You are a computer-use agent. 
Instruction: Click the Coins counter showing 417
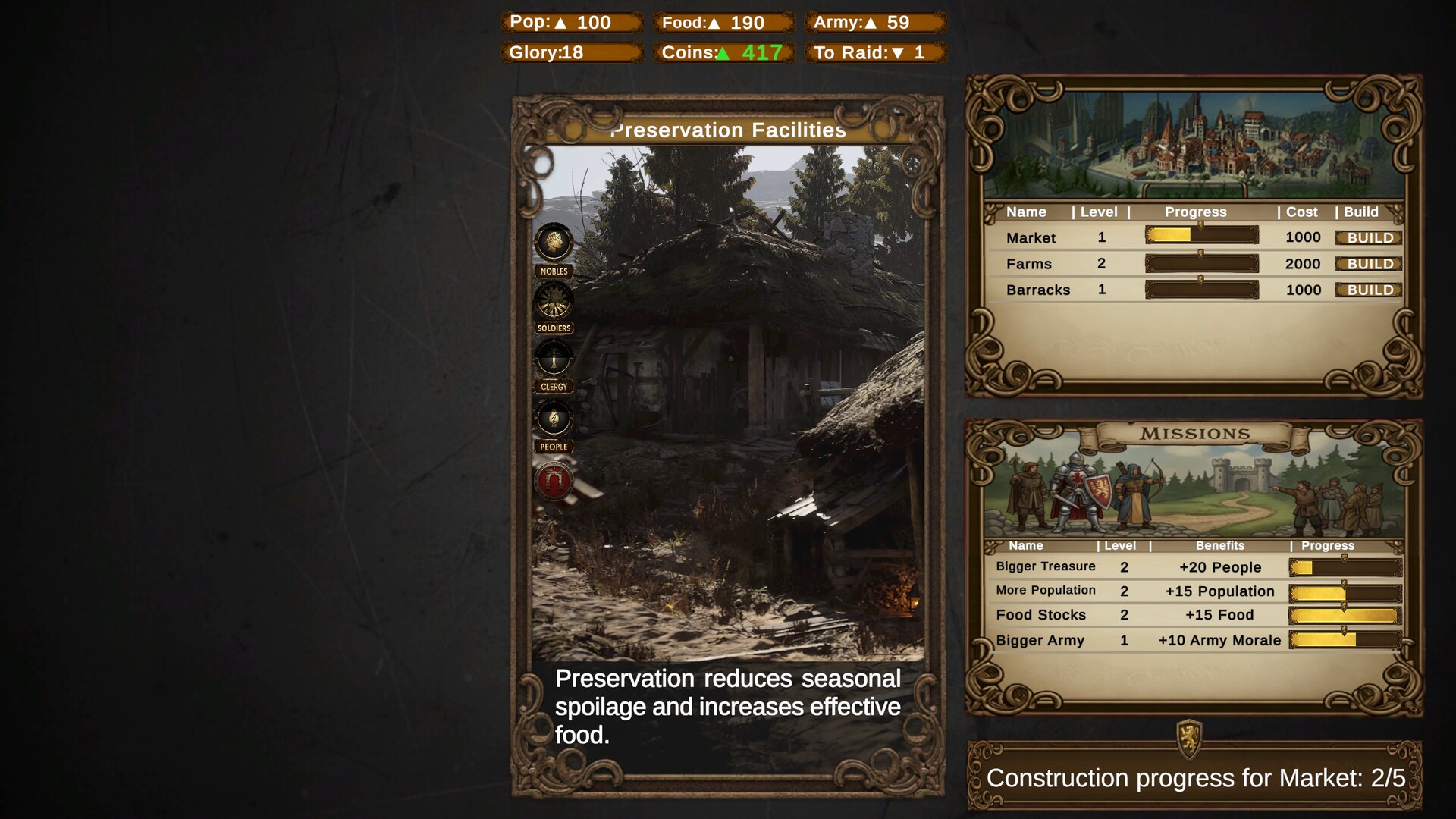pos(723,53)
